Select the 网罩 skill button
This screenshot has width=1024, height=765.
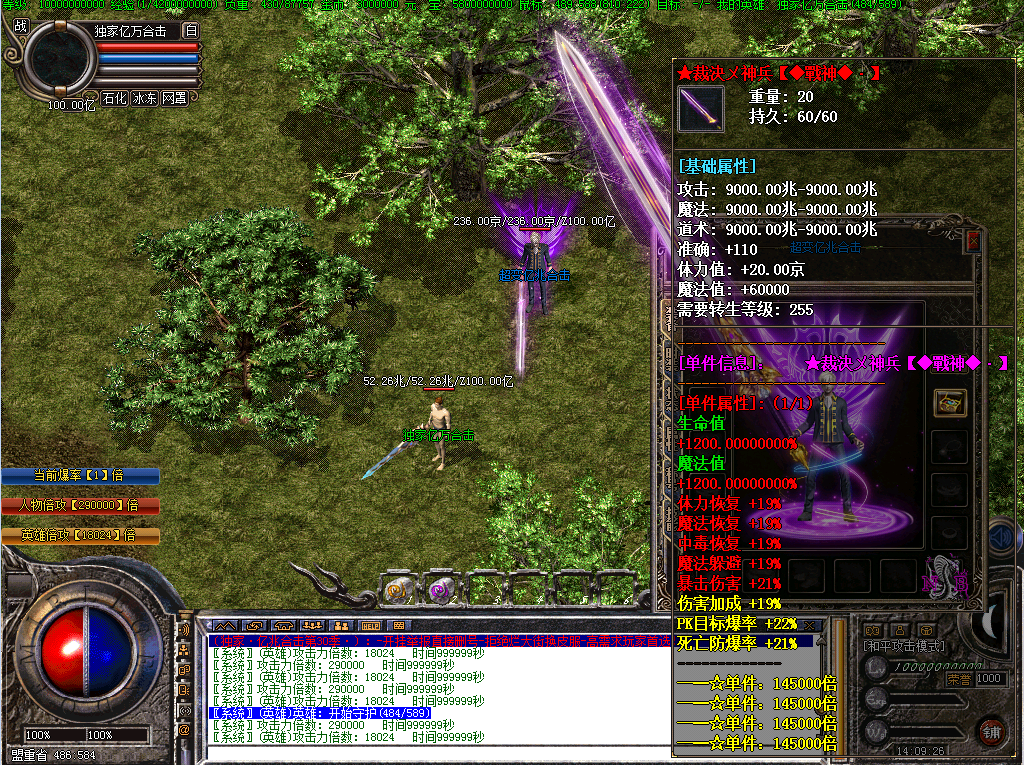pos(175,98)
